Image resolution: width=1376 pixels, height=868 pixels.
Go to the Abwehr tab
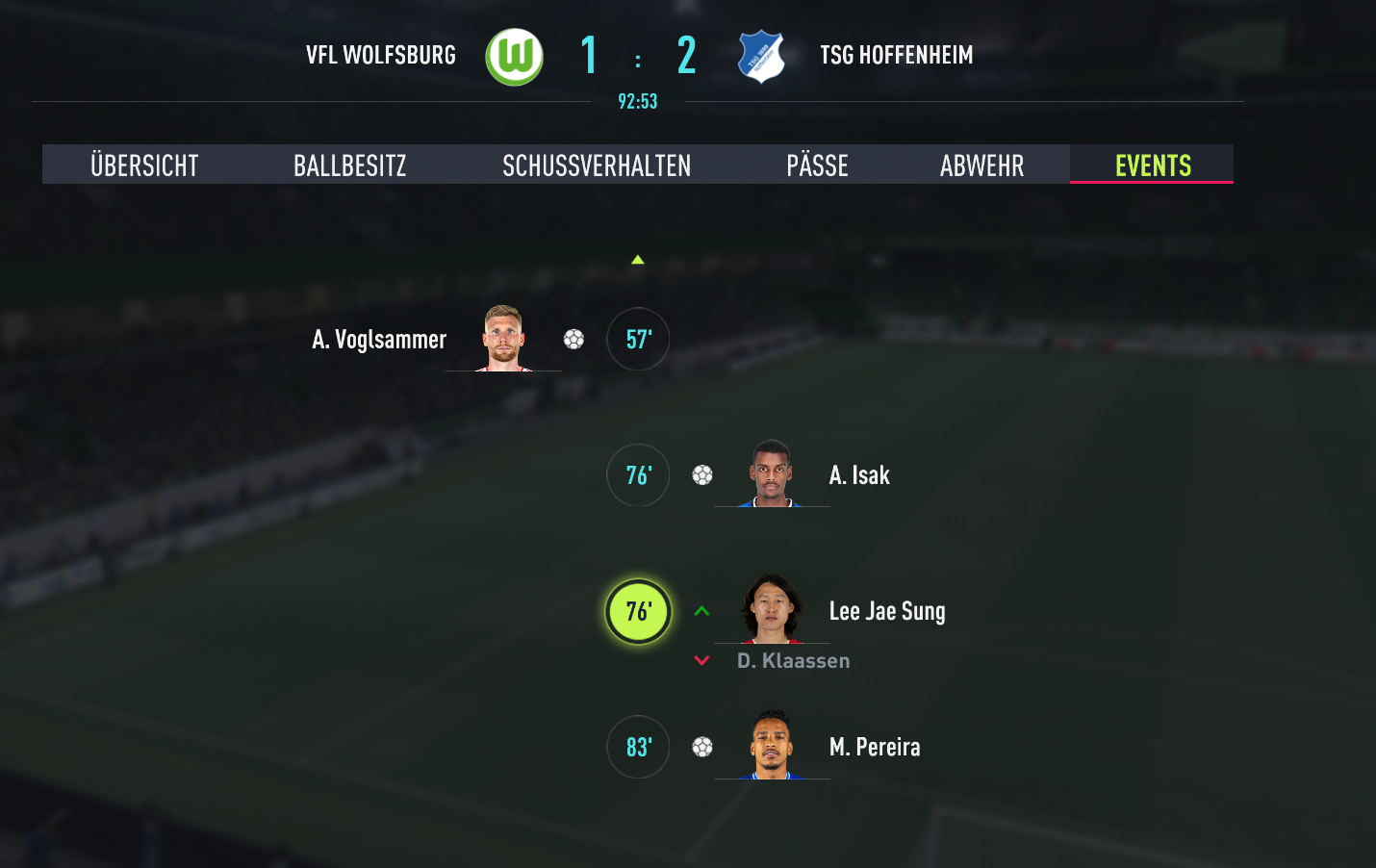click(x=981, y=165)
